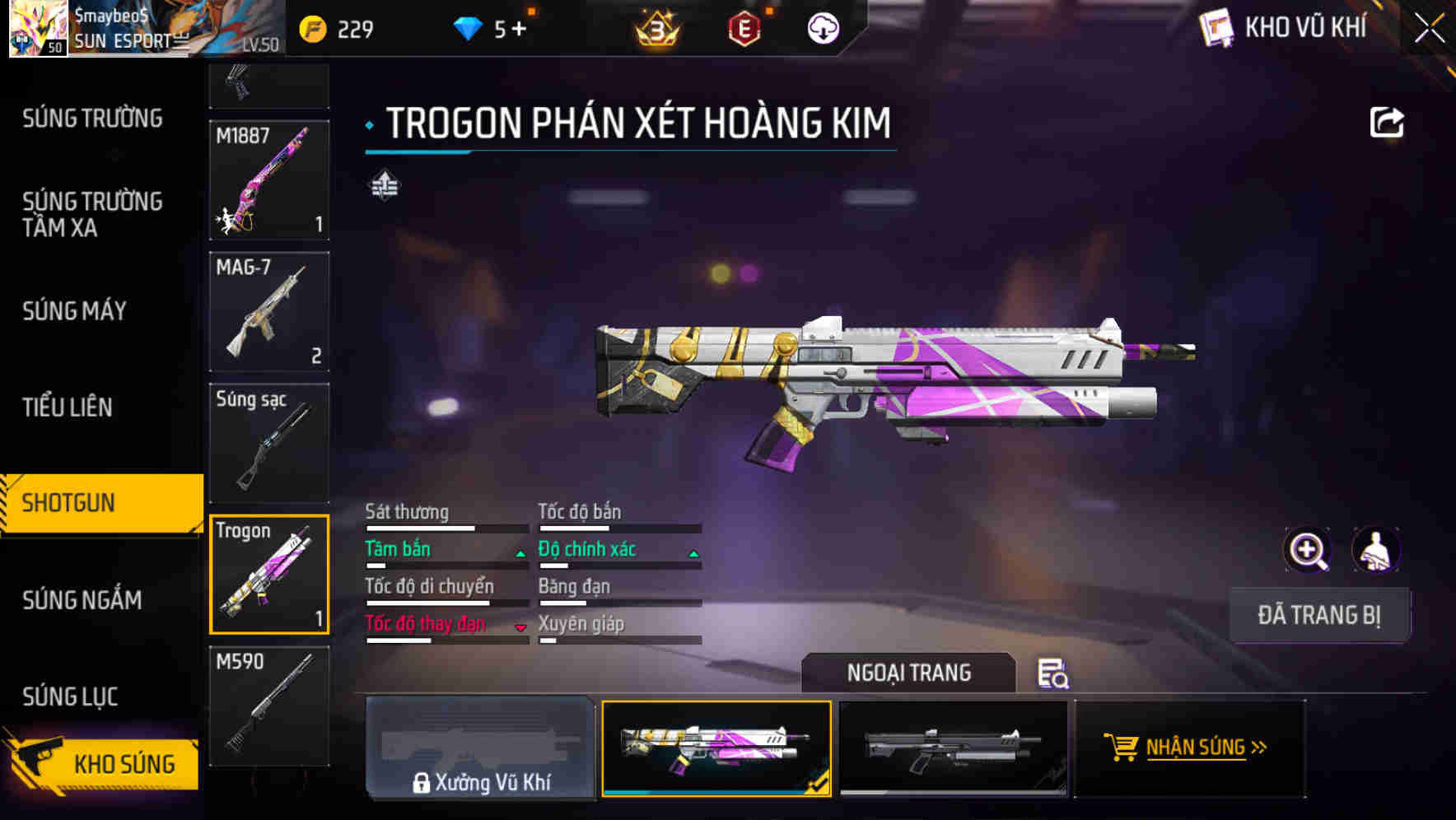The image size is (1456, 820).
Task: Select the default black Trogon skin
Action: (x=952, y=748)
